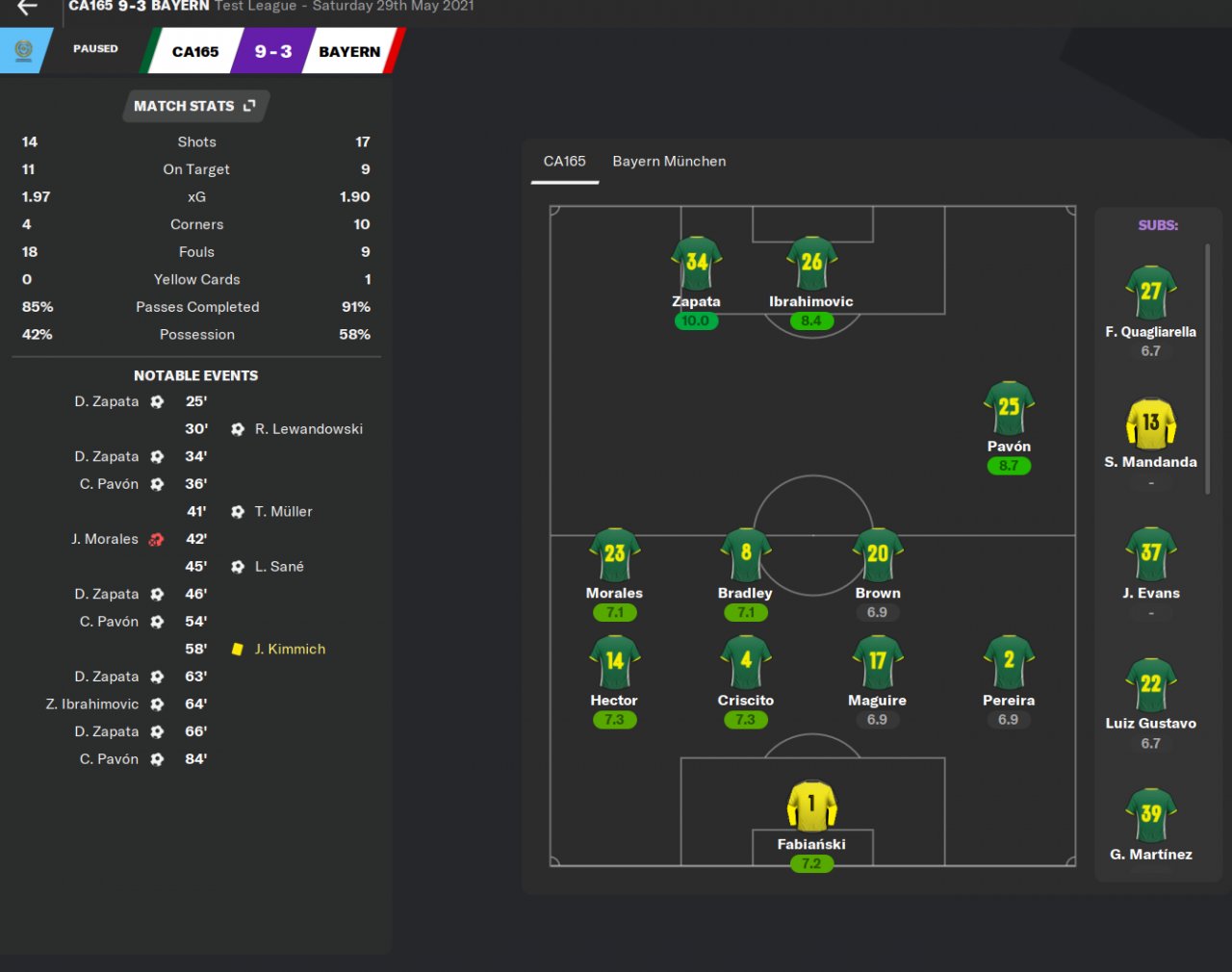1232x972 pixels.
Task: Select substitute goalkeeper S. Mandanda
Action: (x=1151, y=423)
